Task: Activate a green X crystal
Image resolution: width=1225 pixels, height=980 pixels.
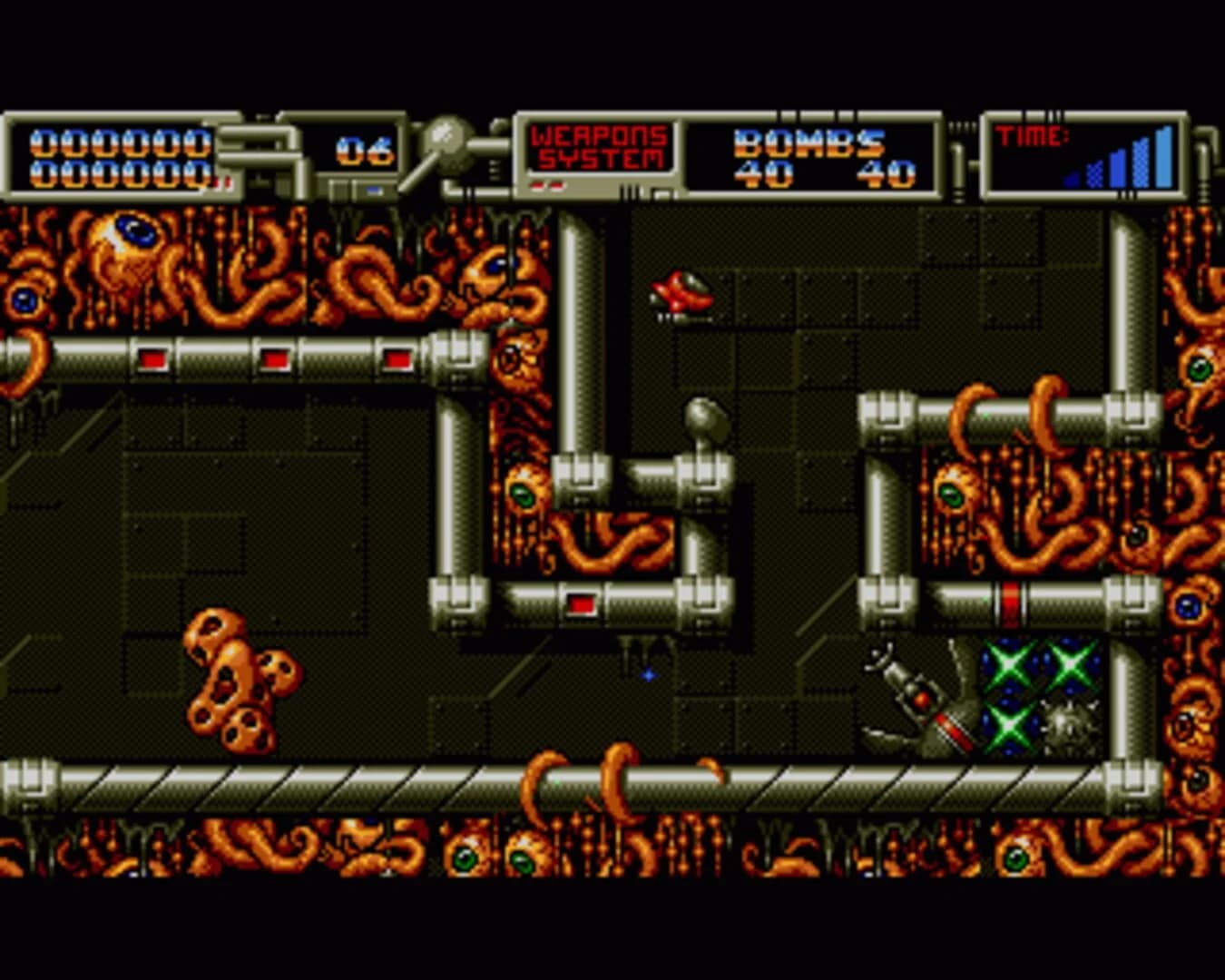Action: pos(1010,667)
